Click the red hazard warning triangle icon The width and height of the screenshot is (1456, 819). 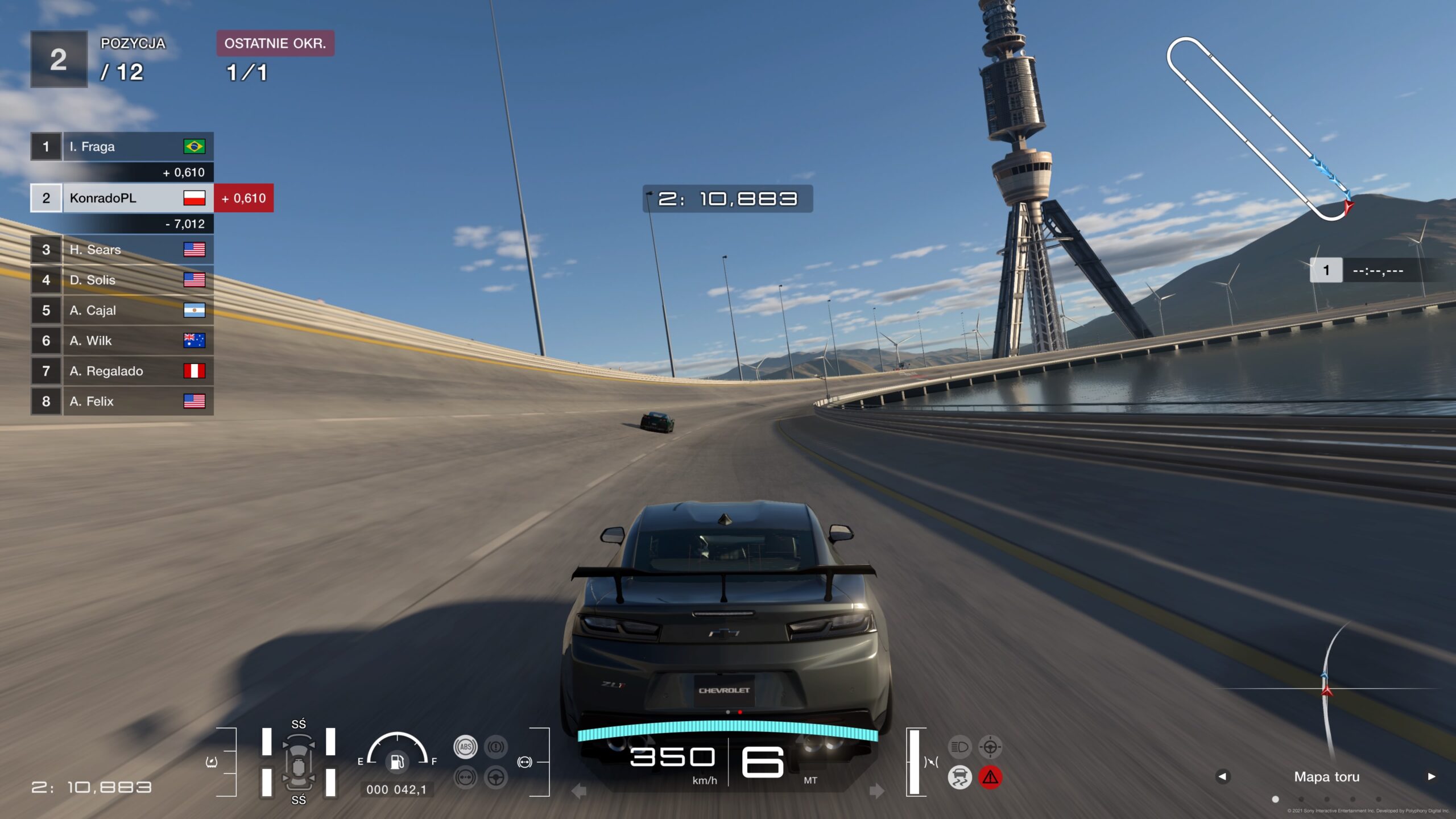tap(990, 777)
